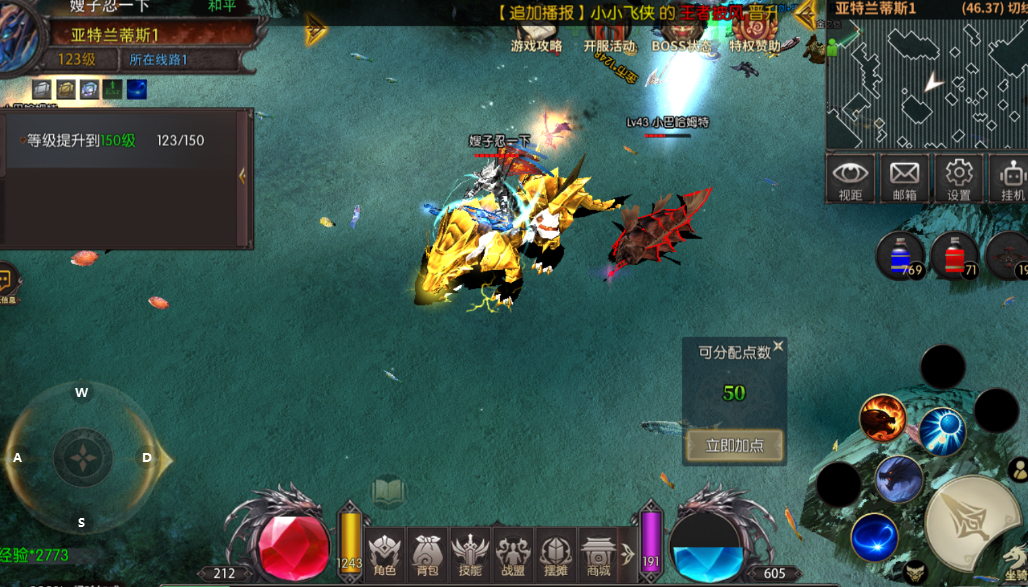This screenshot has width=1028, height=587.
Task: Open the 技能 skills menu
Action: click(x=470, y=553)
